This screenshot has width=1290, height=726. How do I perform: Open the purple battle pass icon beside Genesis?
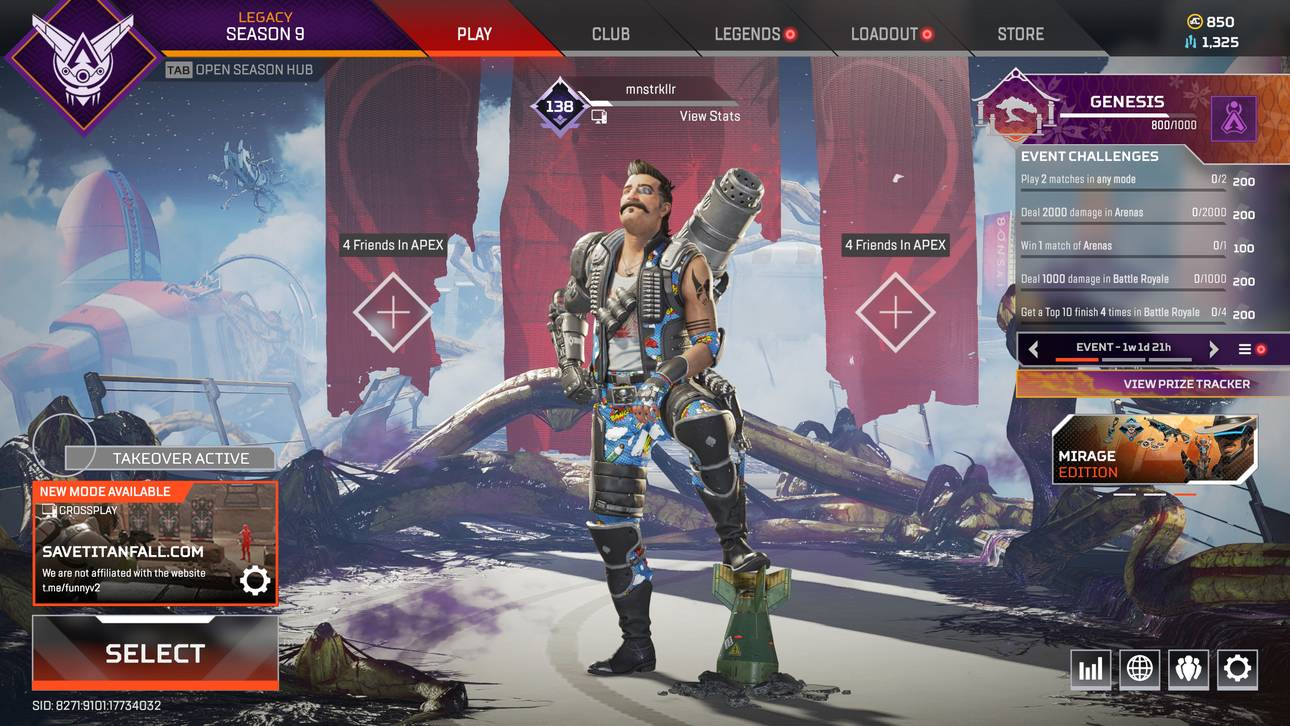1233,118
